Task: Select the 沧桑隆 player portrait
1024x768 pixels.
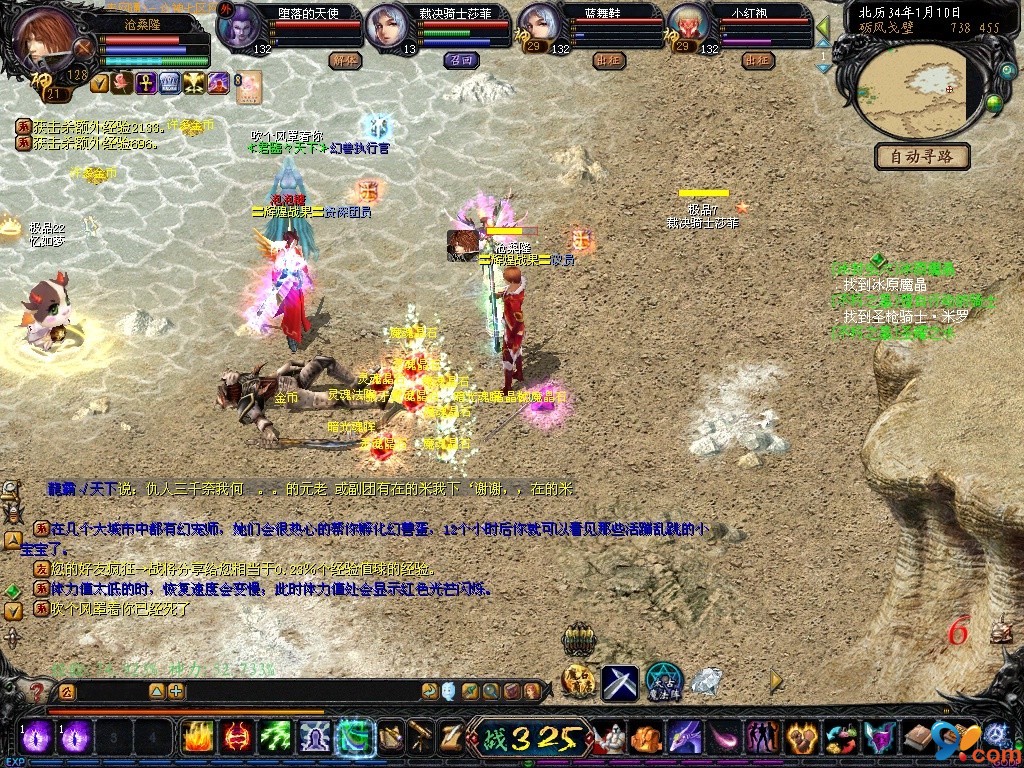Action: click(43, 38)
